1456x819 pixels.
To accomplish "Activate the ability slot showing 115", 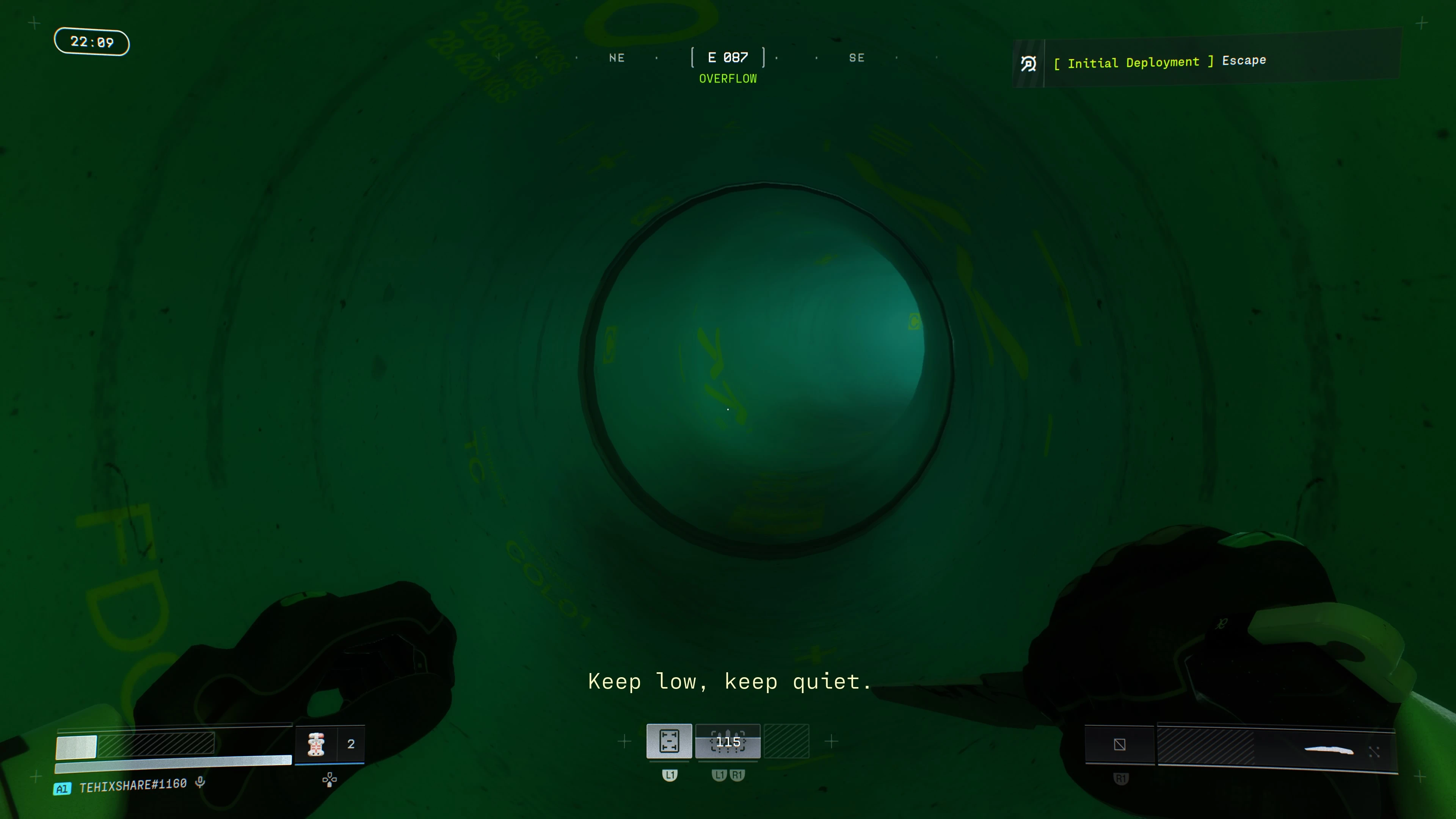I will (x=728, y=742).
